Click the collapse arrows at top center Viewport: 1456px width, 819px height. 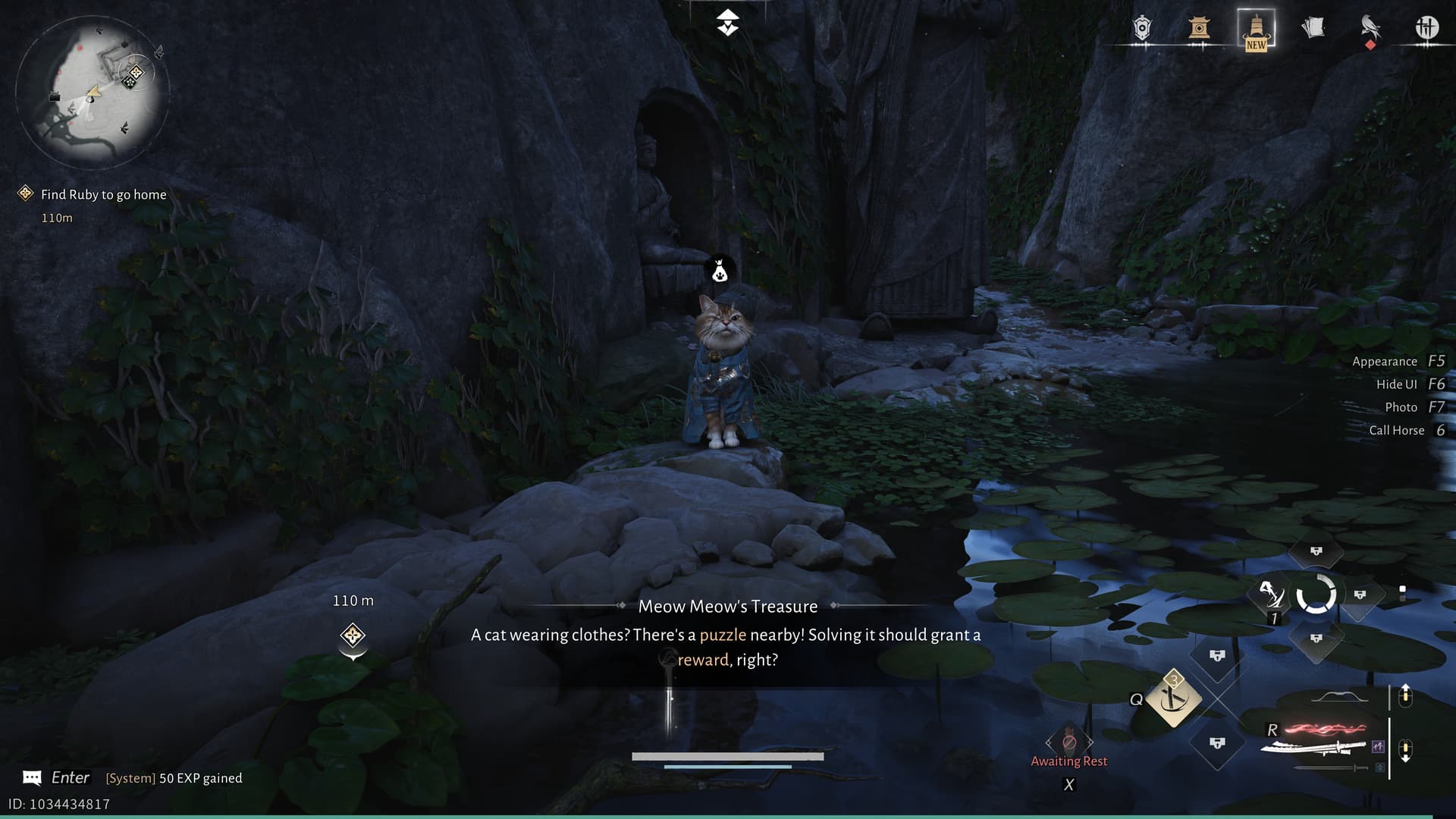coord(728,23)
